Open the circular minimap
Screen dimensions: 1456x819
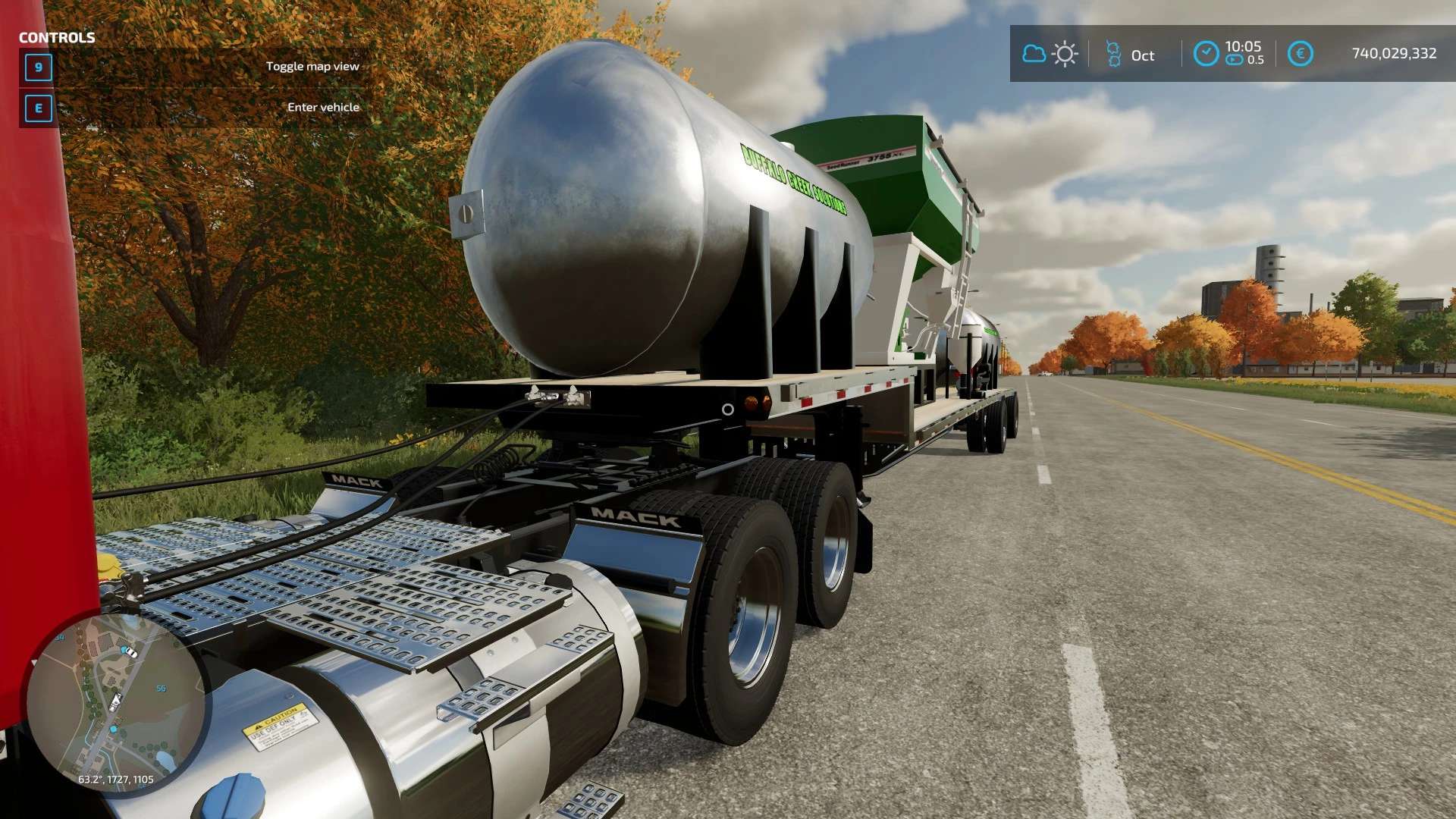(x=116, y=703)
